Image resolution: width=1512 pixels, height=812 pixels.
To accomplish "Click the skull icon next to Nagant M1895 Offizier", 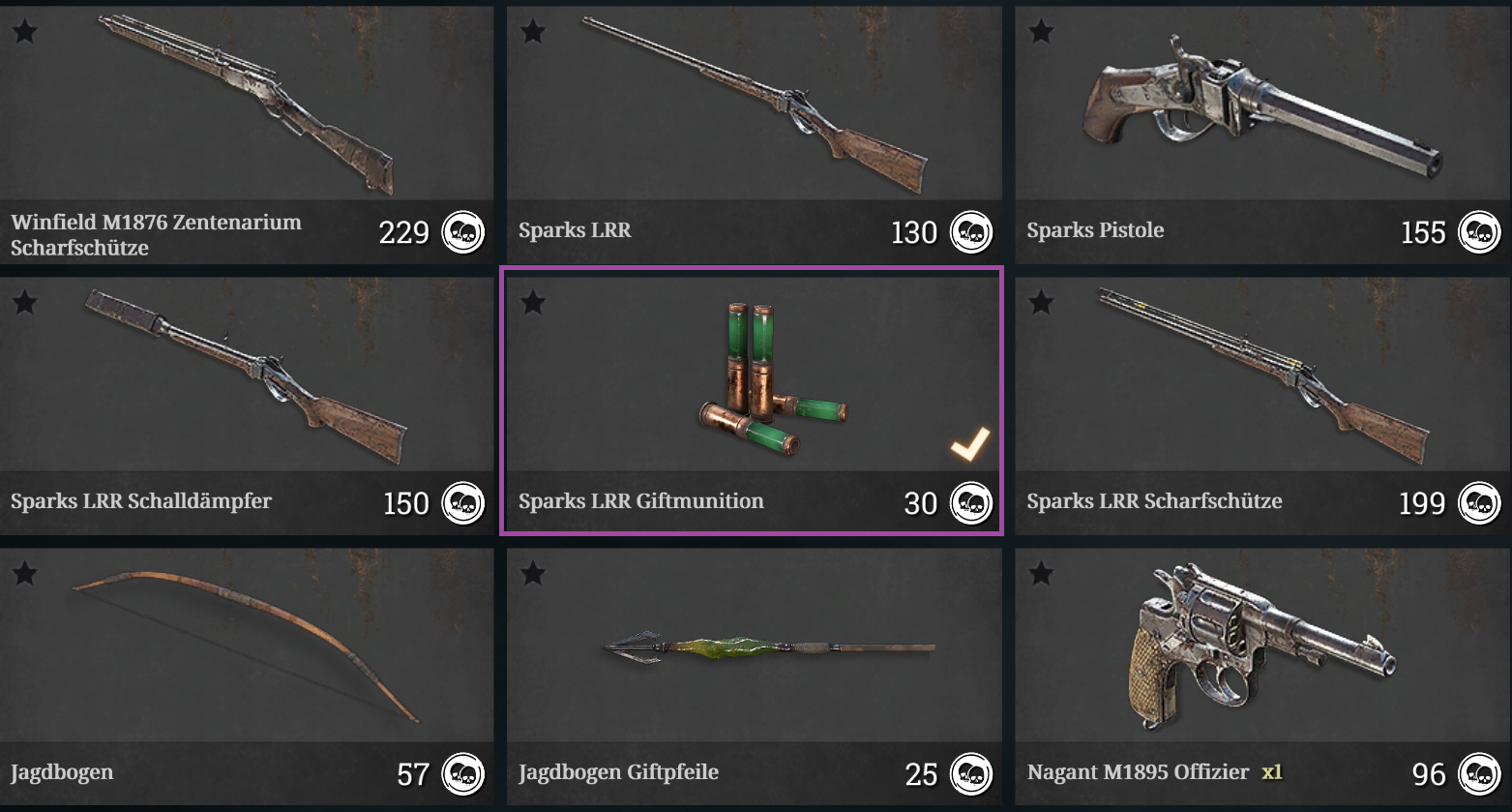I will click(1482, 774).
